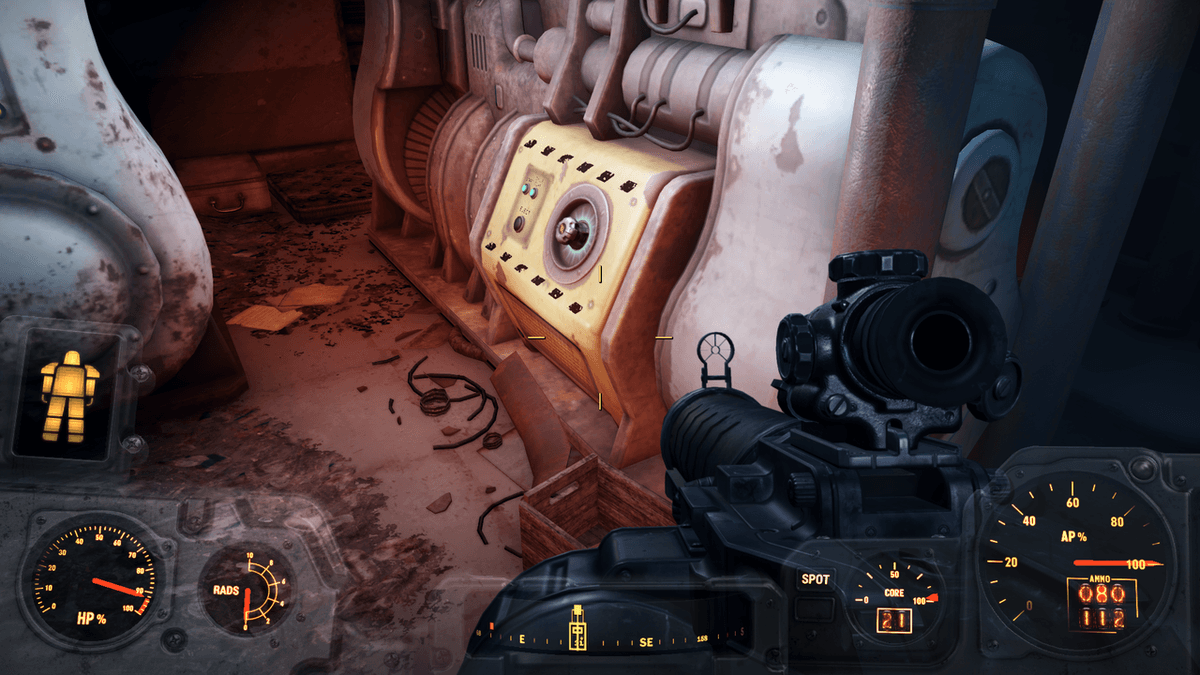The image size is (1200, 675).
Task: Click the power armor condition figure icon
Action: tap(69, 396)
